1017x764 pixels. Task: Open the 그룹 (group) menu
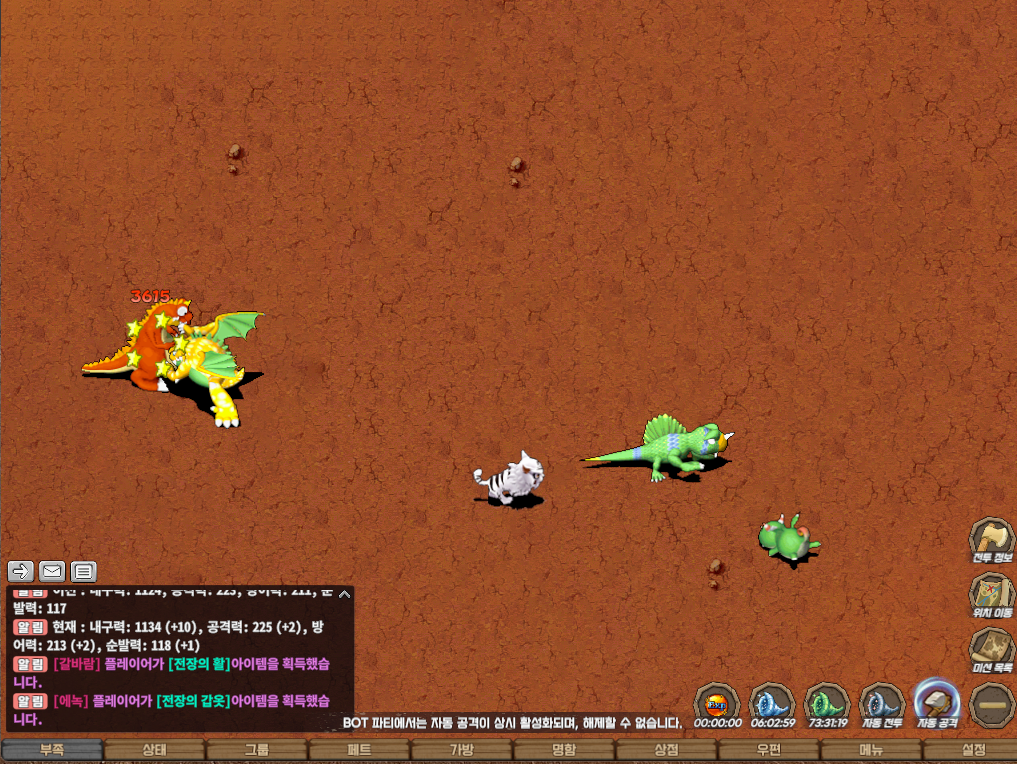click(256, 750)
